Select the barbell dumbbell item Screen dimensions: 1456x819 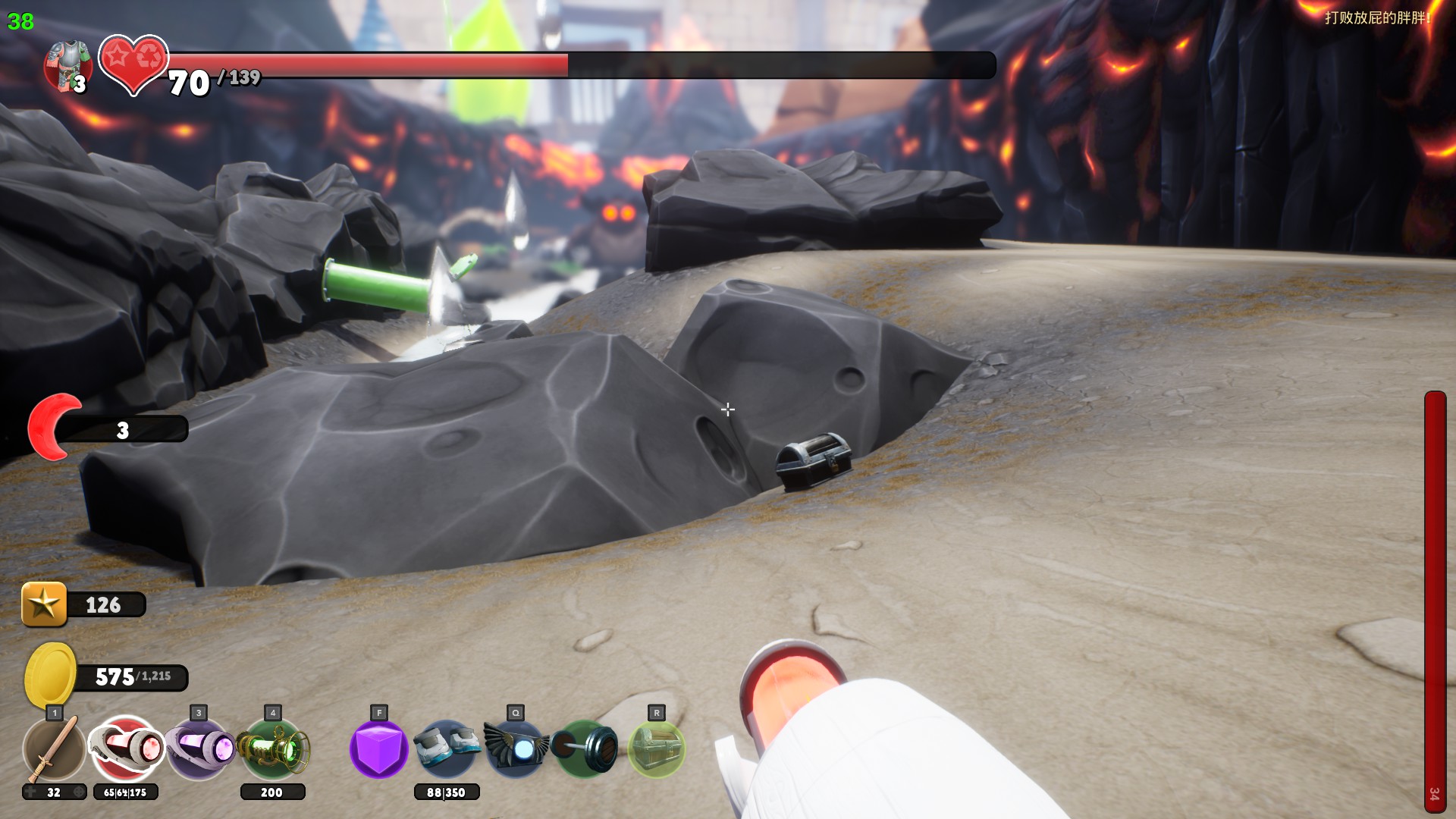(x=585, y=749)
